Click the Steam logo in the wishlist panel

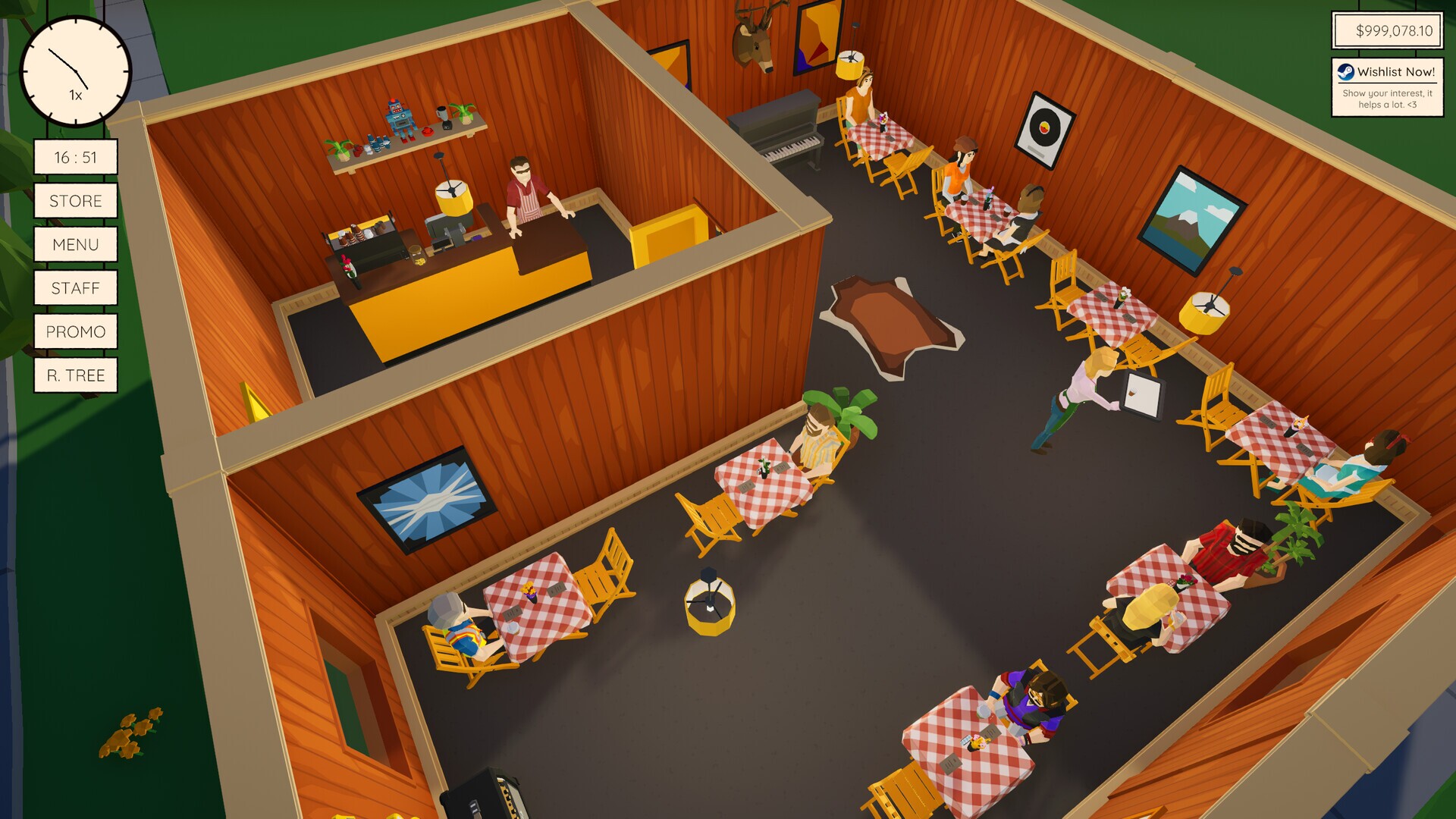(1345, 74)
